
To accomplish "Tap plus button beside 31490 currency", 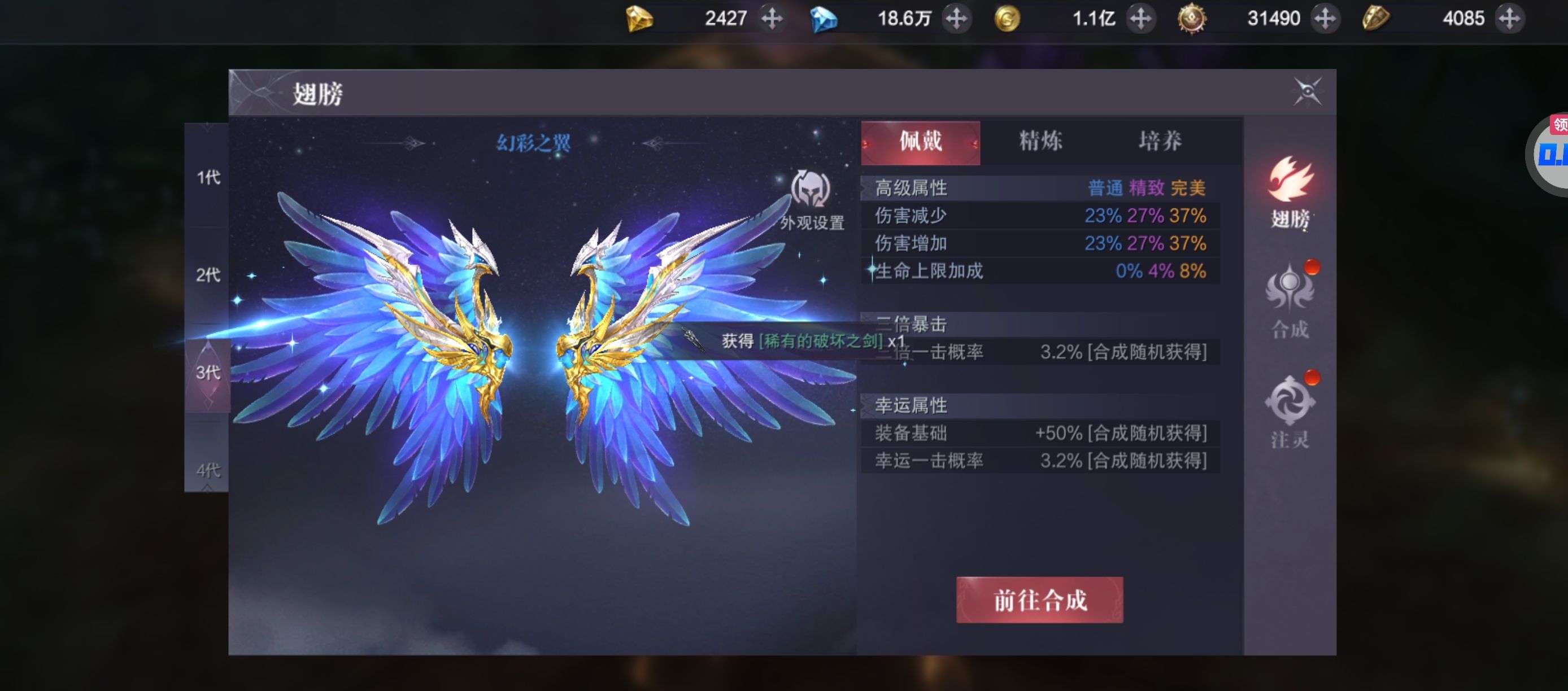I will (1325, 18).
